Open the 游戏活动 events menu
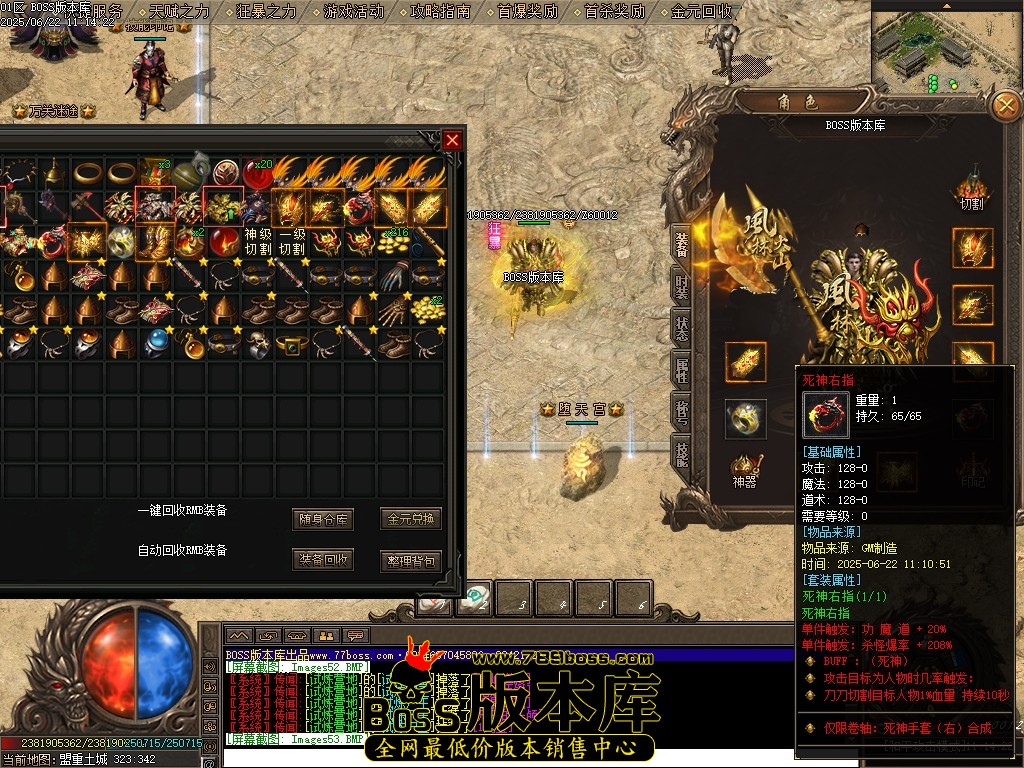The image size is (1024, 768). pos(353,12)
